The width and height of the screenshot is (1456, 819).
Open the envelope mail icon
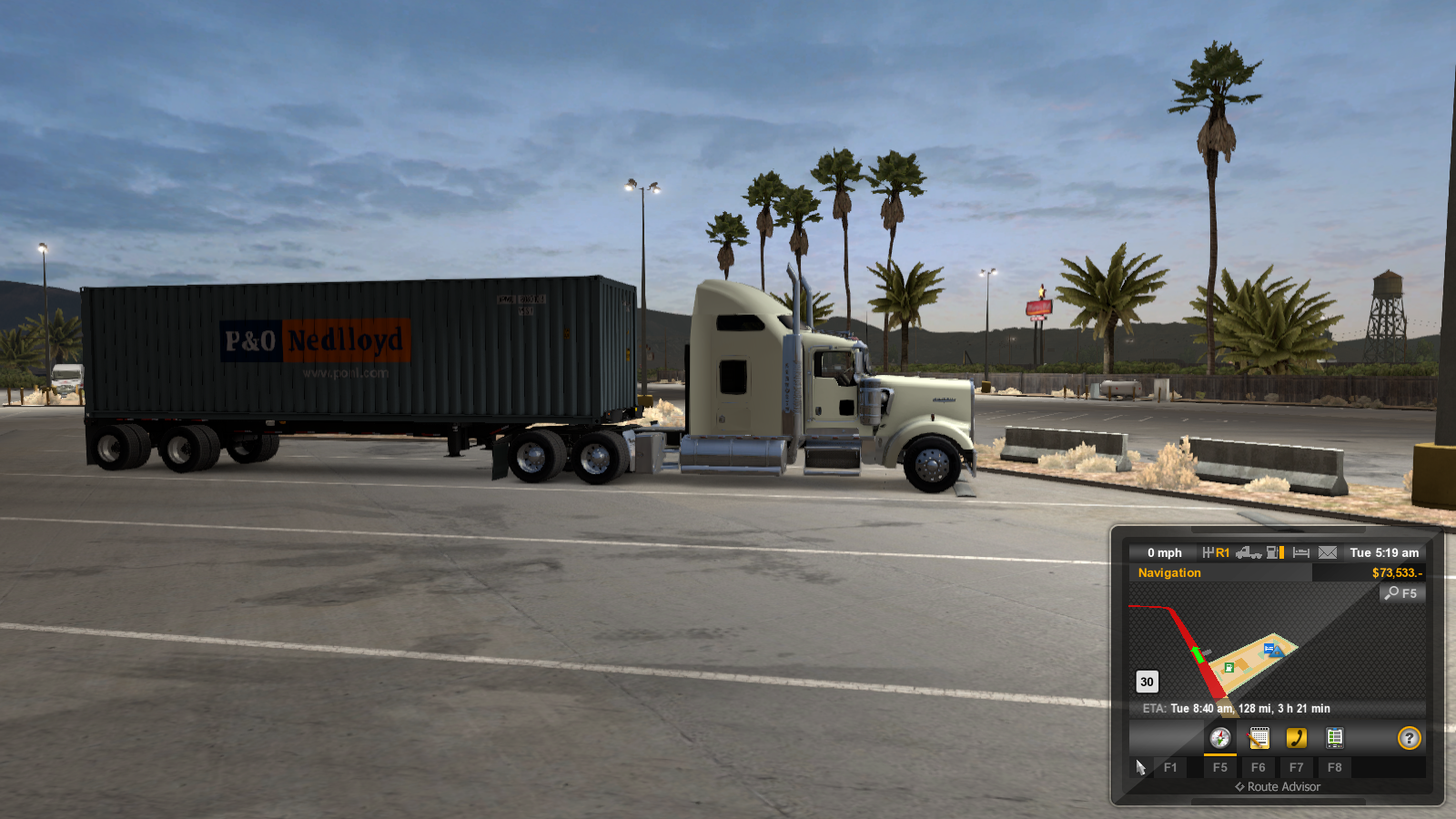pos(1328,552)
